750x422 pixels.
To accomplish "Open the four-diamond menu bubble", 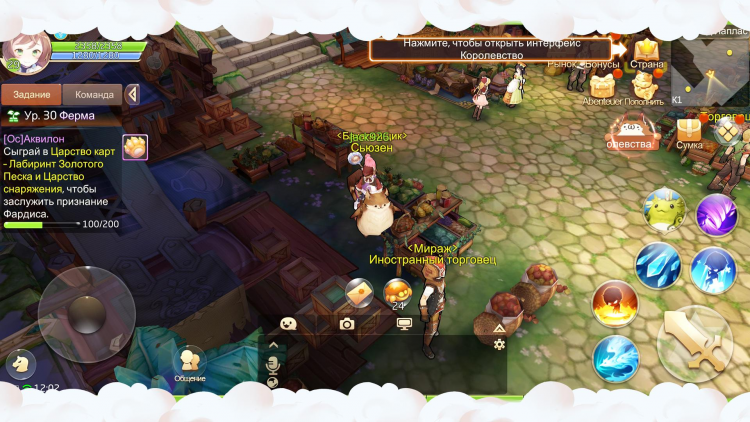I will (729, 131).
